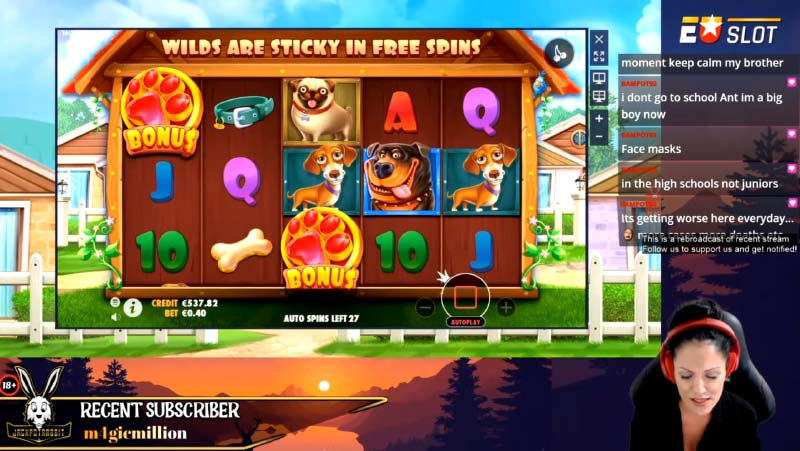
Task: Switch to the single-screen layout
Action: tap(599, 77)
